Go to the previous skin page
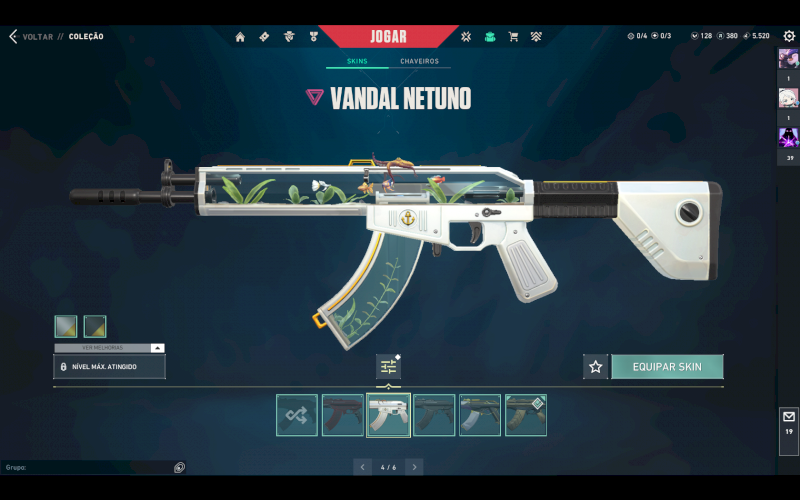This screenshot has width=800, height=500. [x=361, y=467]
